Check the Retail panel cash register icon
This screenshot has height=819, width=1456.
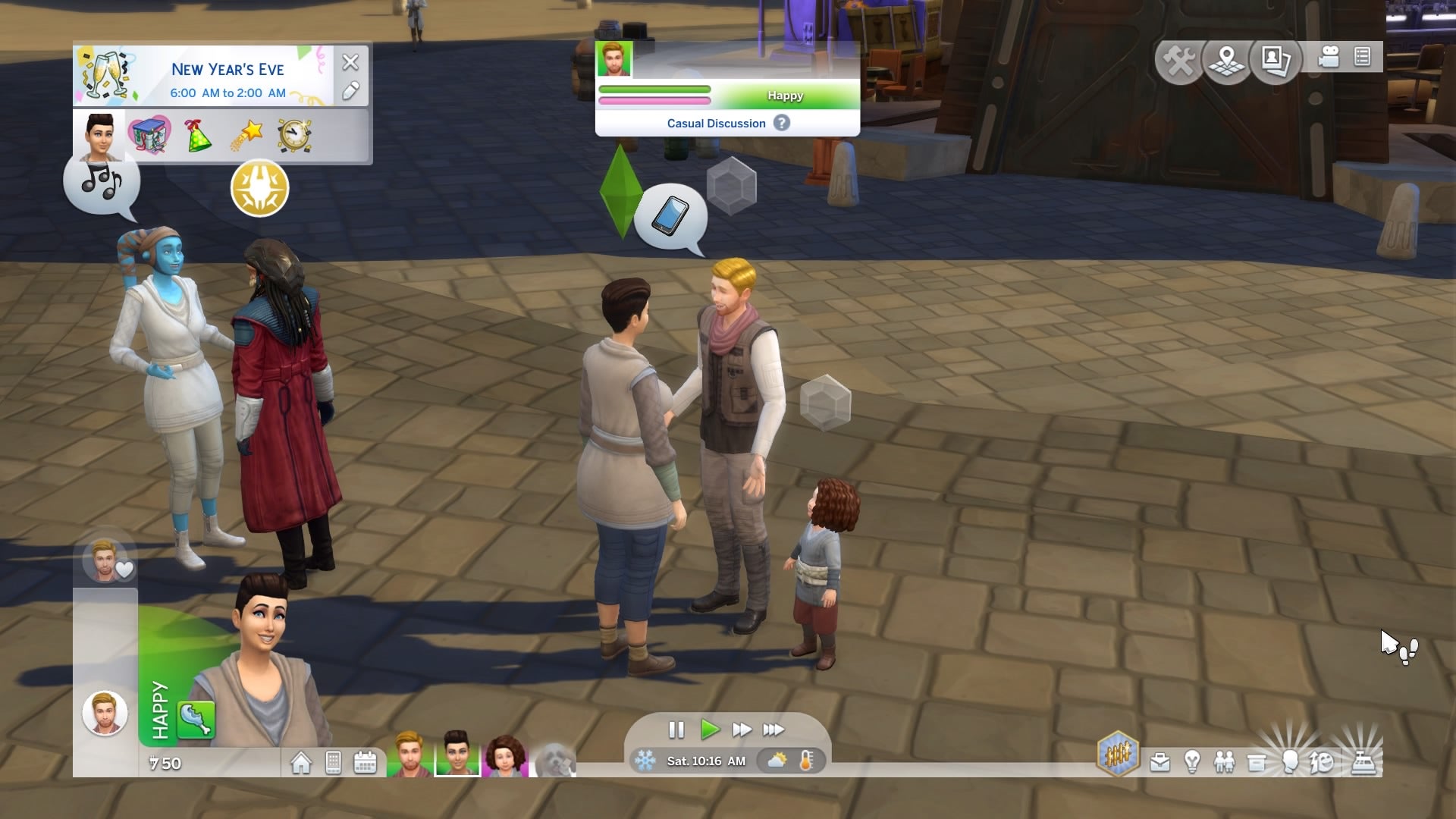[x=1365, y=762]
